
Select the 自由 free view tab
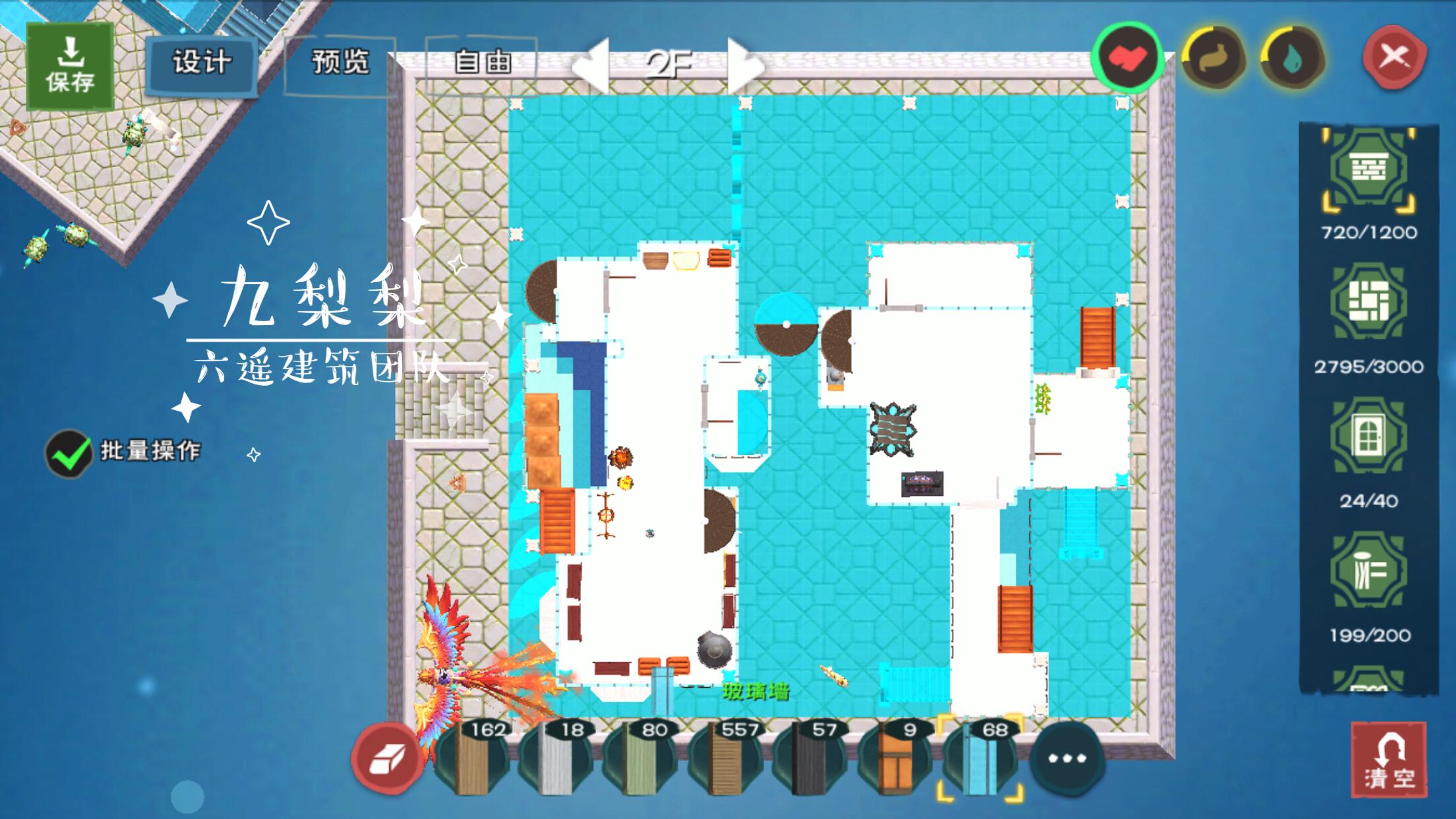(482, 63)
